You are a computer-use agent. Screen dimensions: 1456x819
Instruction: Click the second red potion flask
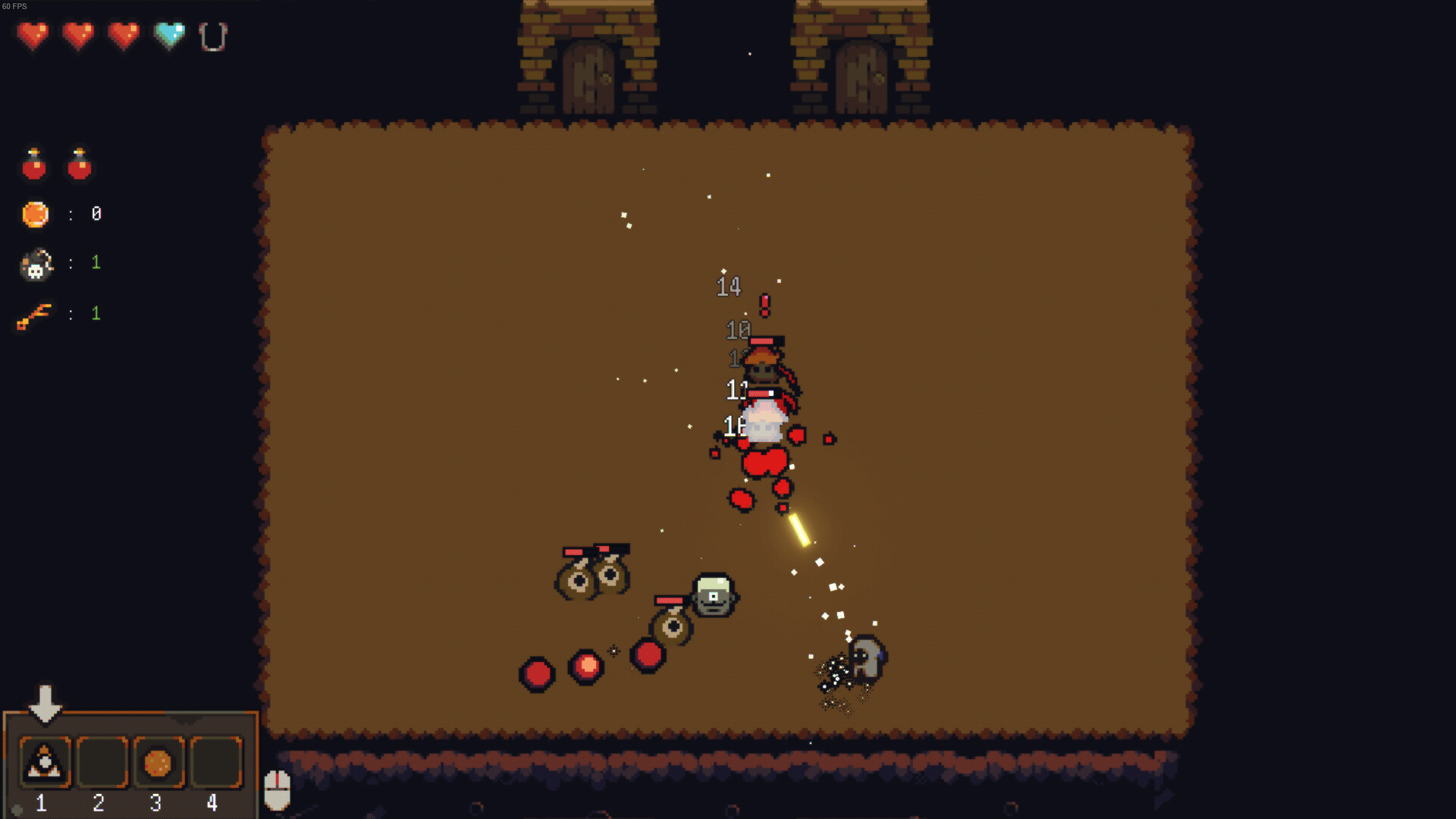[x=79, y=164]
